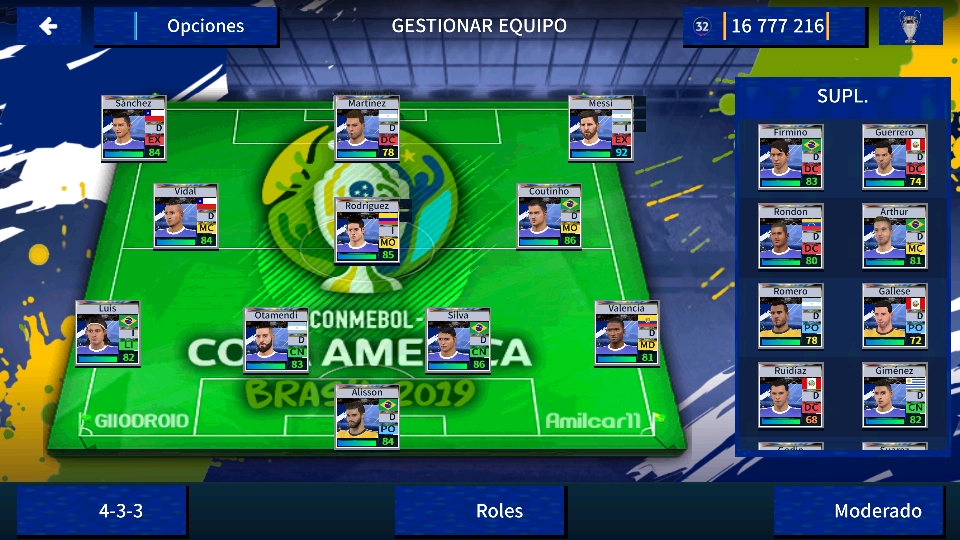Choose Coutinho's player card
960x540 pixels.
[549, 216]
